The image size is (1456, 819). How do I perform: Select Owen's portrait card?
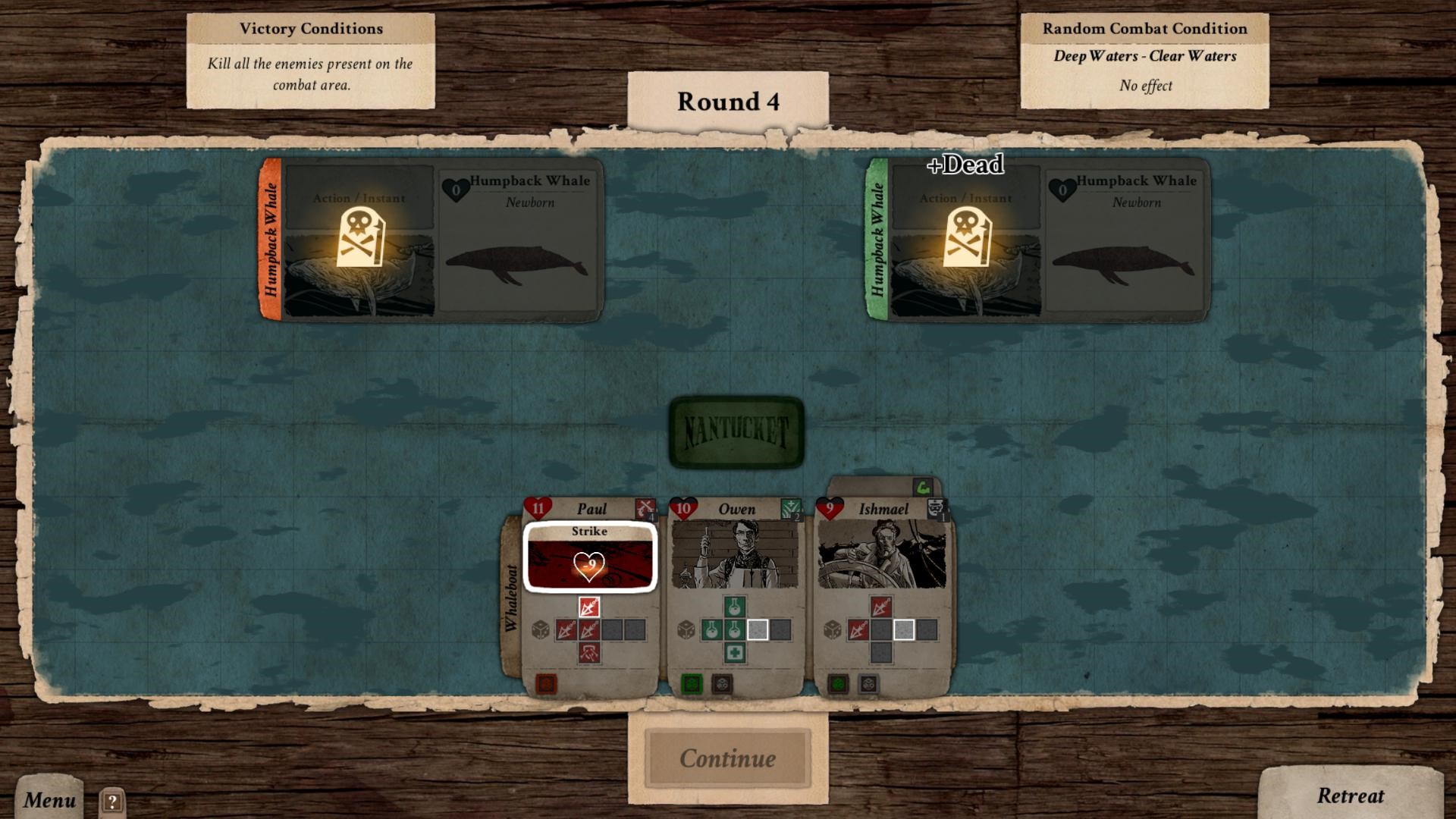pos(734,555)
